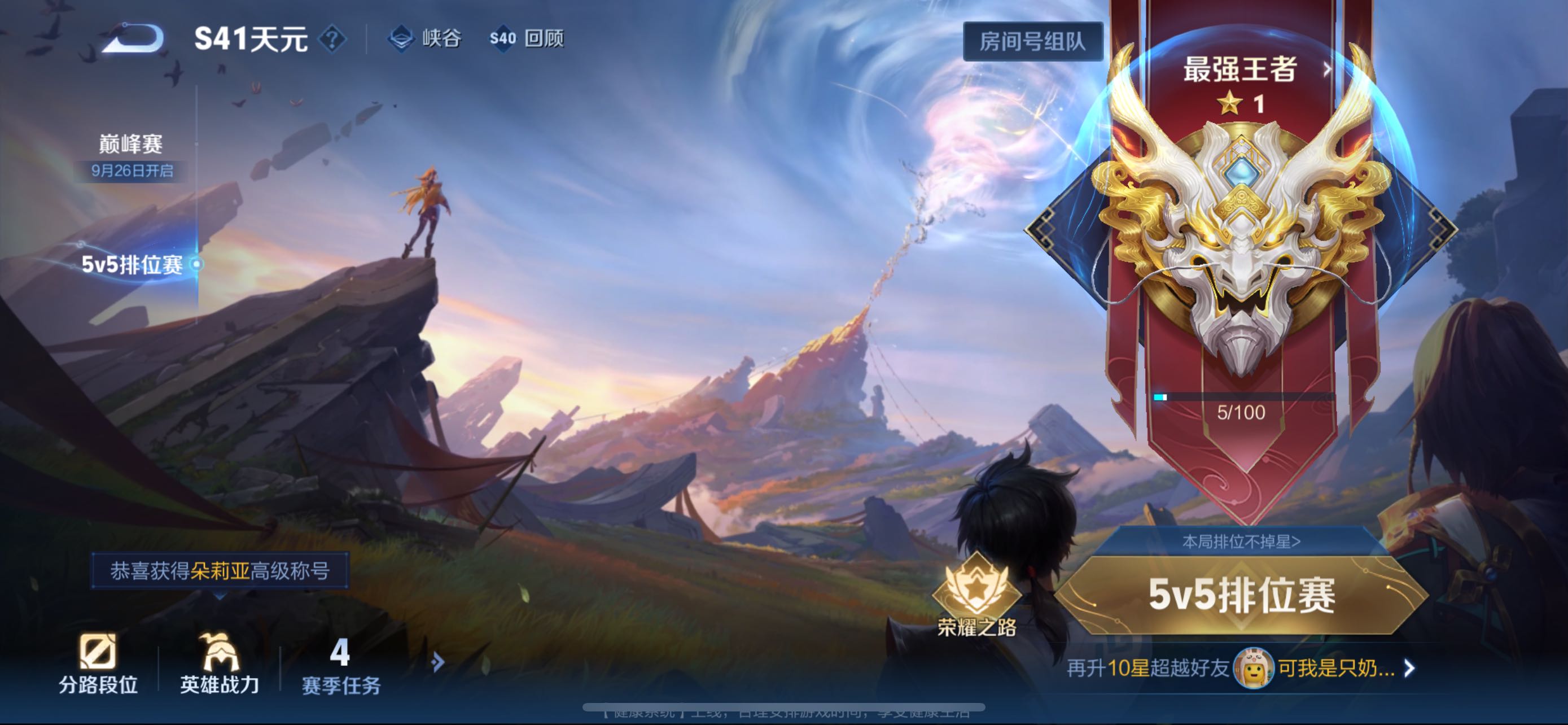Show 英雄战力 hero power
The width and height of the screenshot is (1568, 725).
tap(220, 664)
